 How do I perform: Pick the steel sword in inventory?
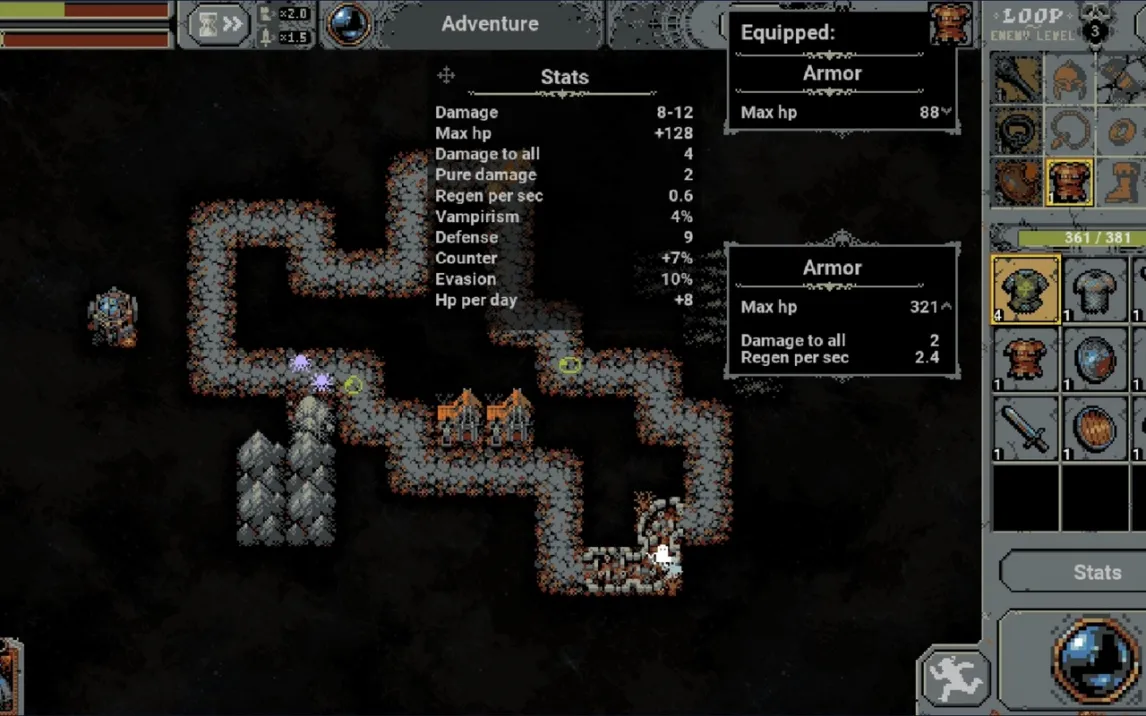coord(1026,428)
